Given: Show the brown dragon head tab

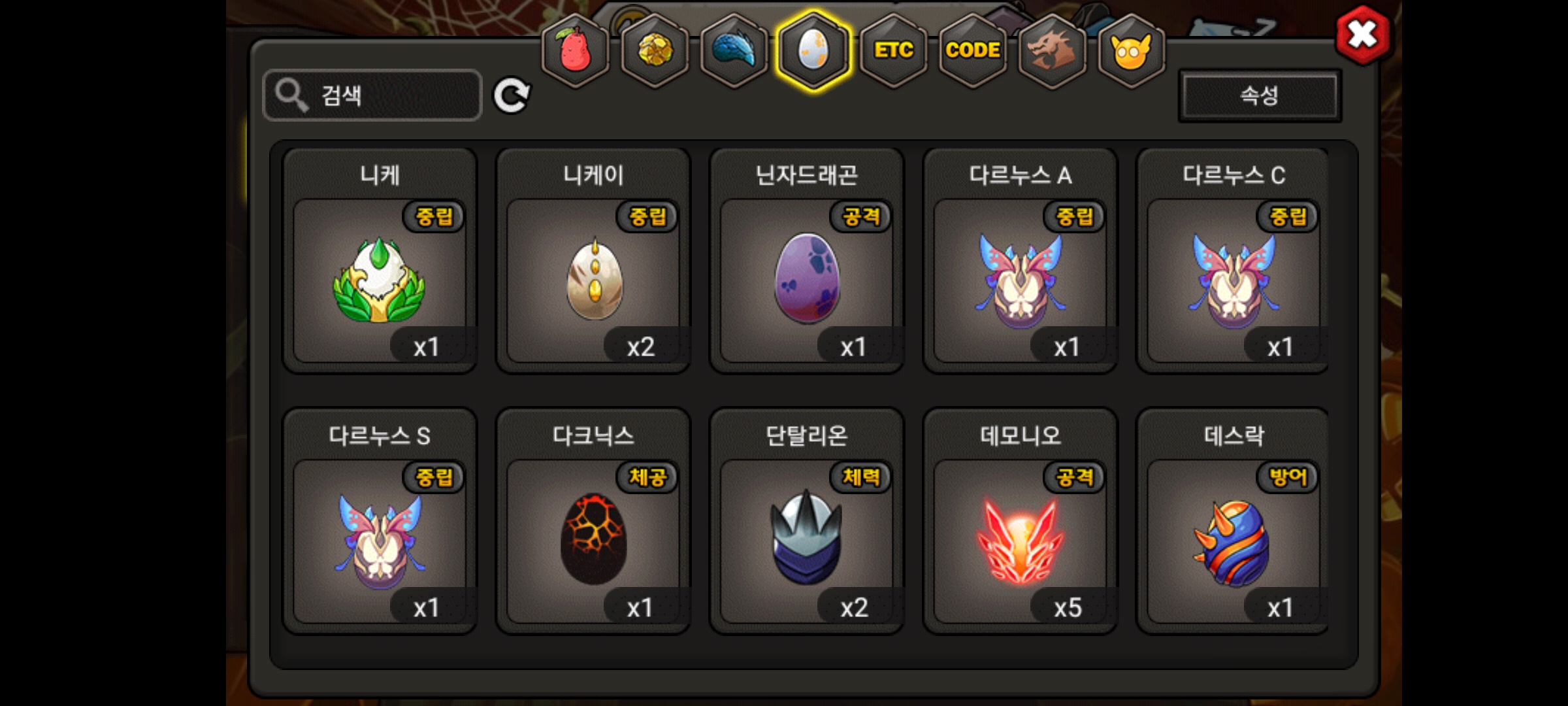Looking at the screenshot, I should click(x=1052, y=50).
